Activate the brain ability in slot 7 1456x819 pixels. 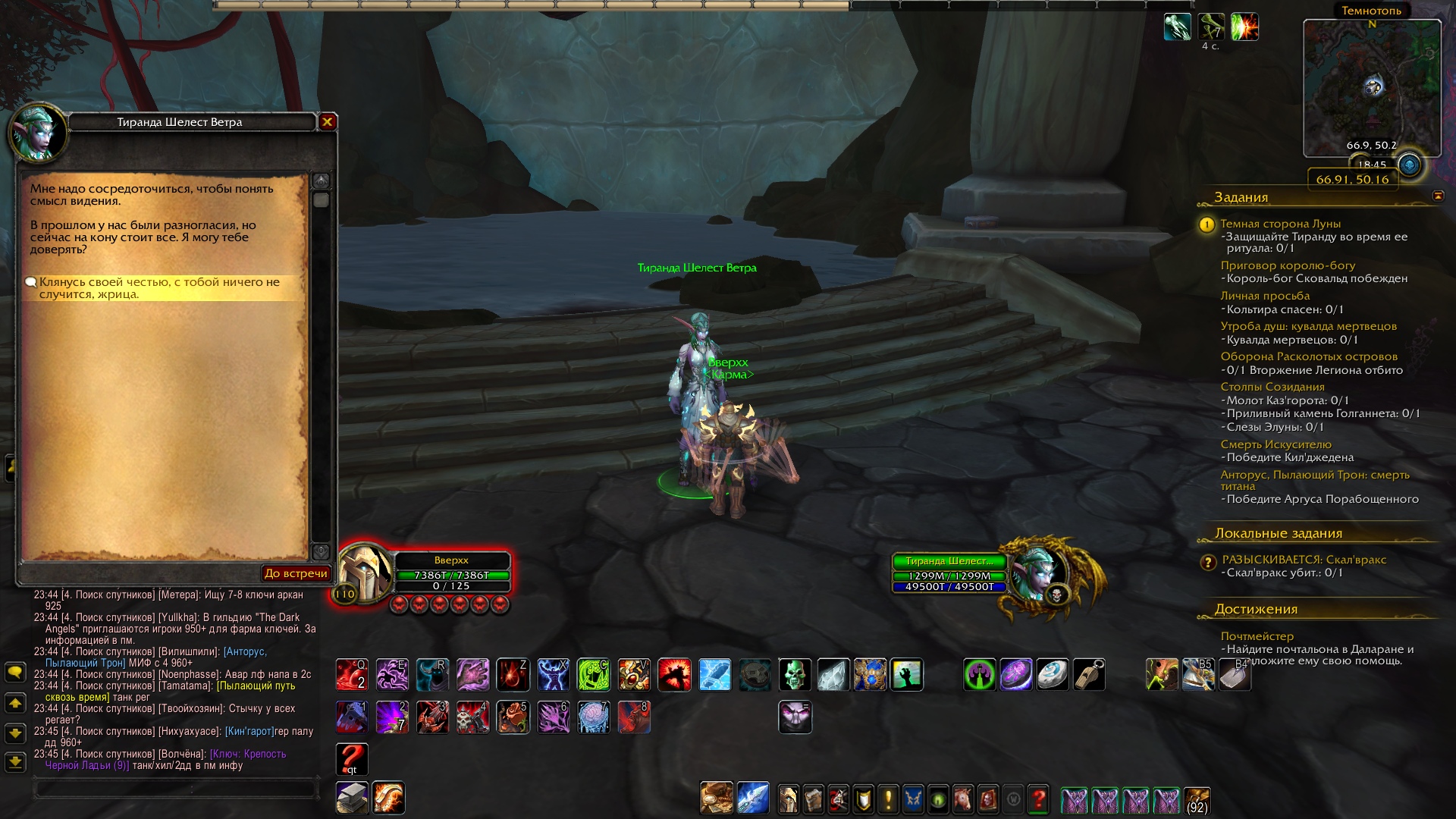click(x=594, y=717)
